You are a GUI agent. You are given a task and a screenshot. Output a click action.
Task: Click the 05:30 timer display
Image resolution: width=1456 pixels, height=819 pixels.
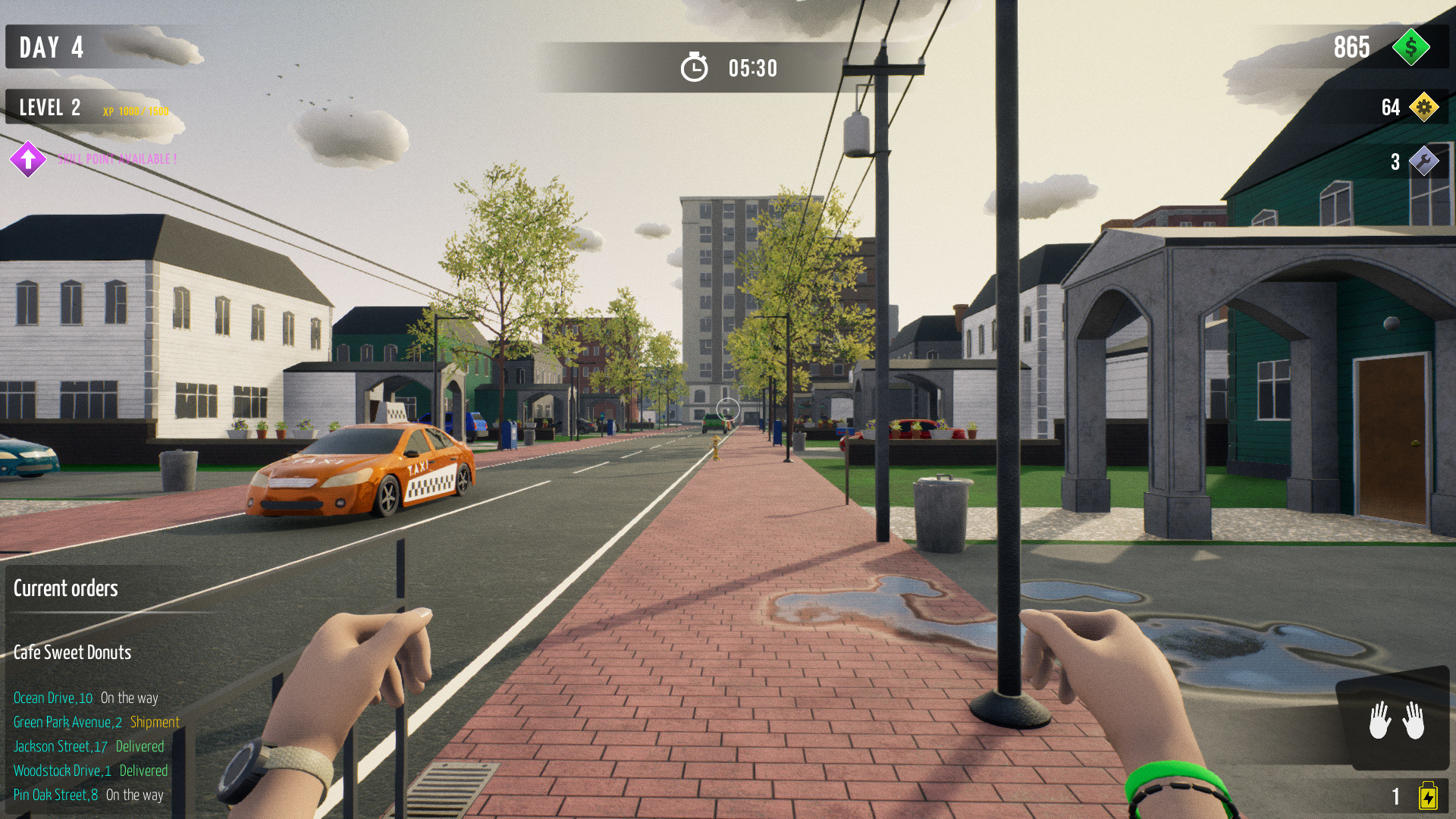tap(752, 67)
